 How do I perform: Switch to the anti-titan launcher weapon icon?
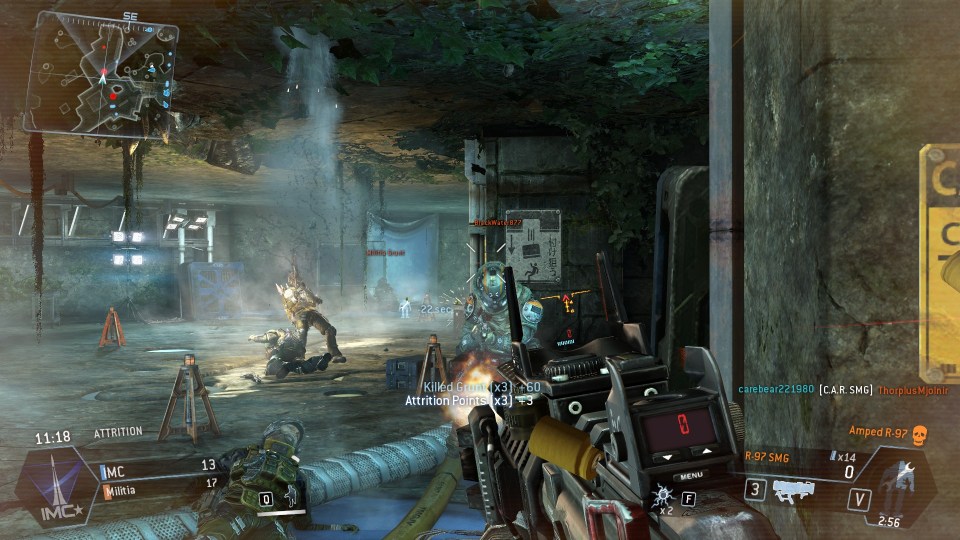tap(793, 490)
